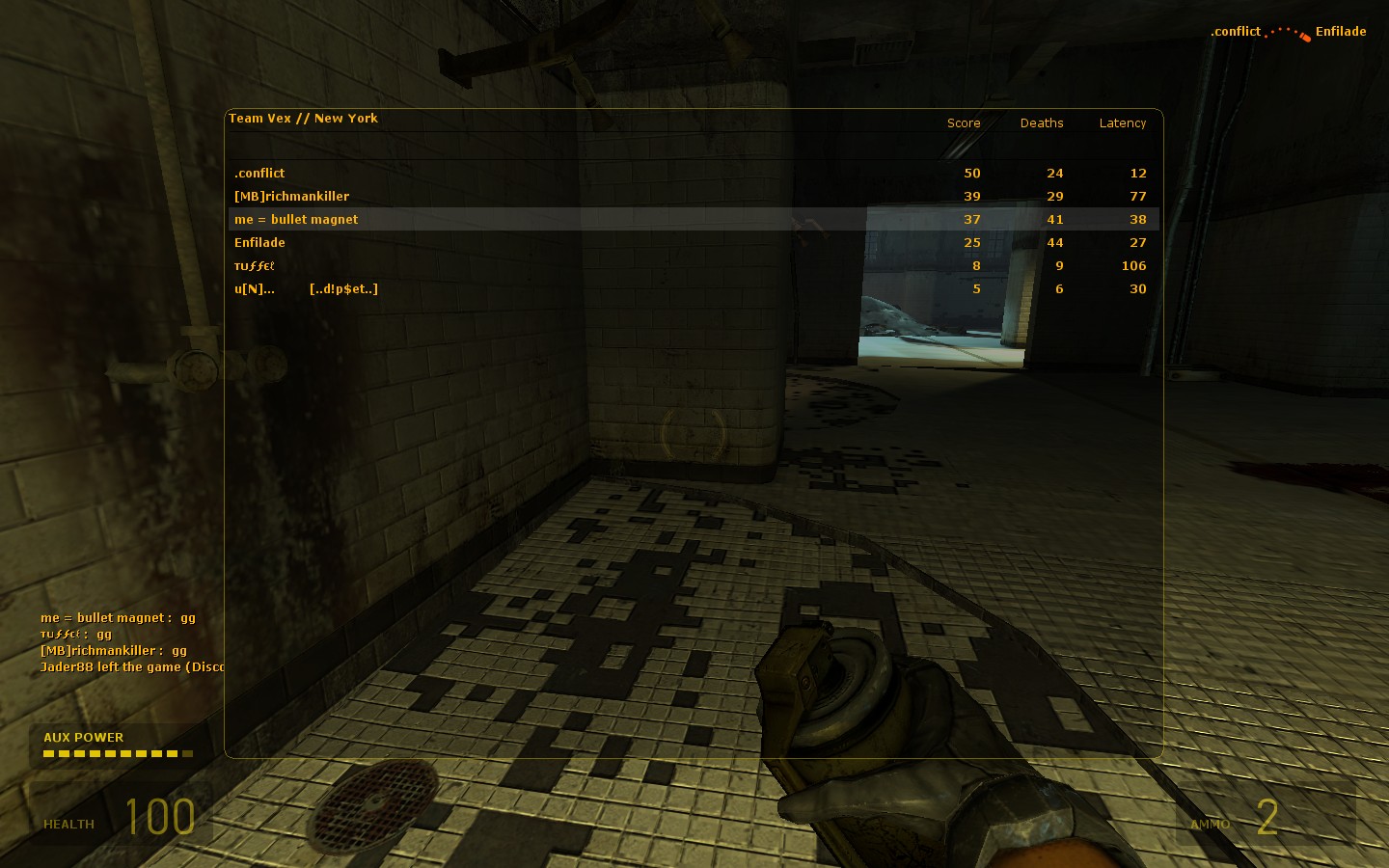Click the u[N]... [..d!p$et..] player name

[306, 288]
